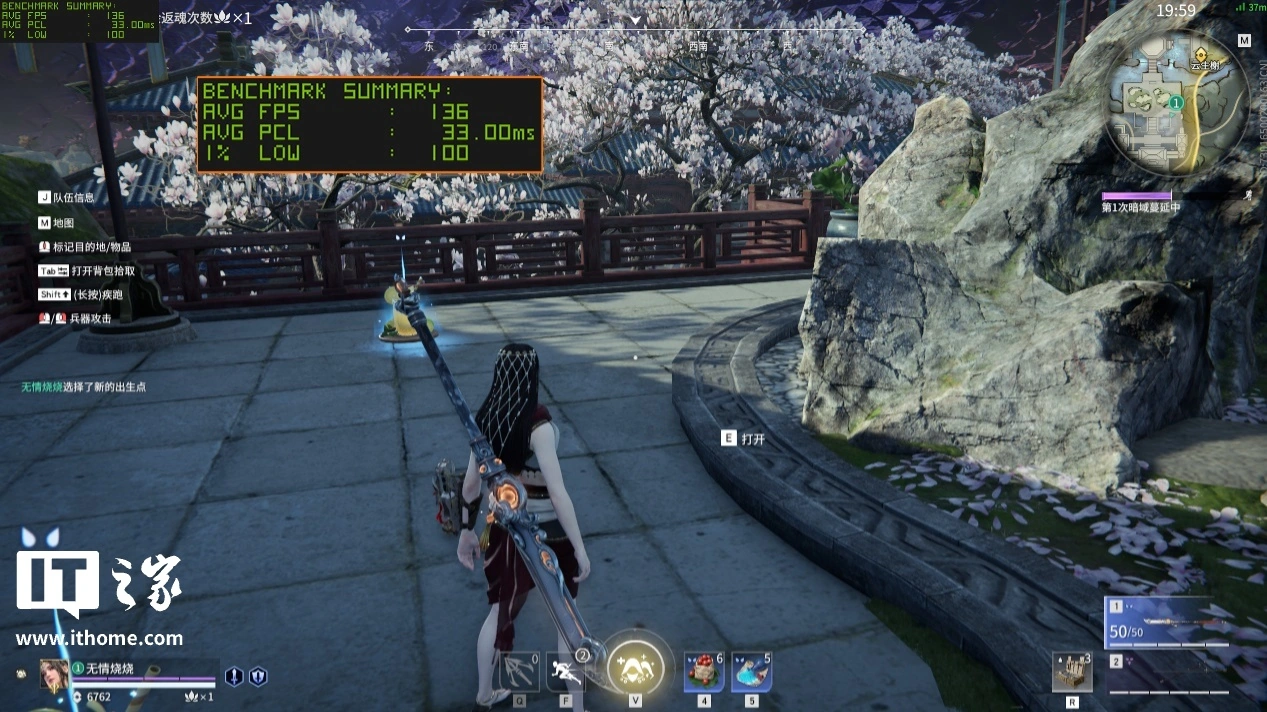Viewport: 1267px width, 712px height.
Task: Click the yellow location marker on the minimap
Action: (1201, 52)
